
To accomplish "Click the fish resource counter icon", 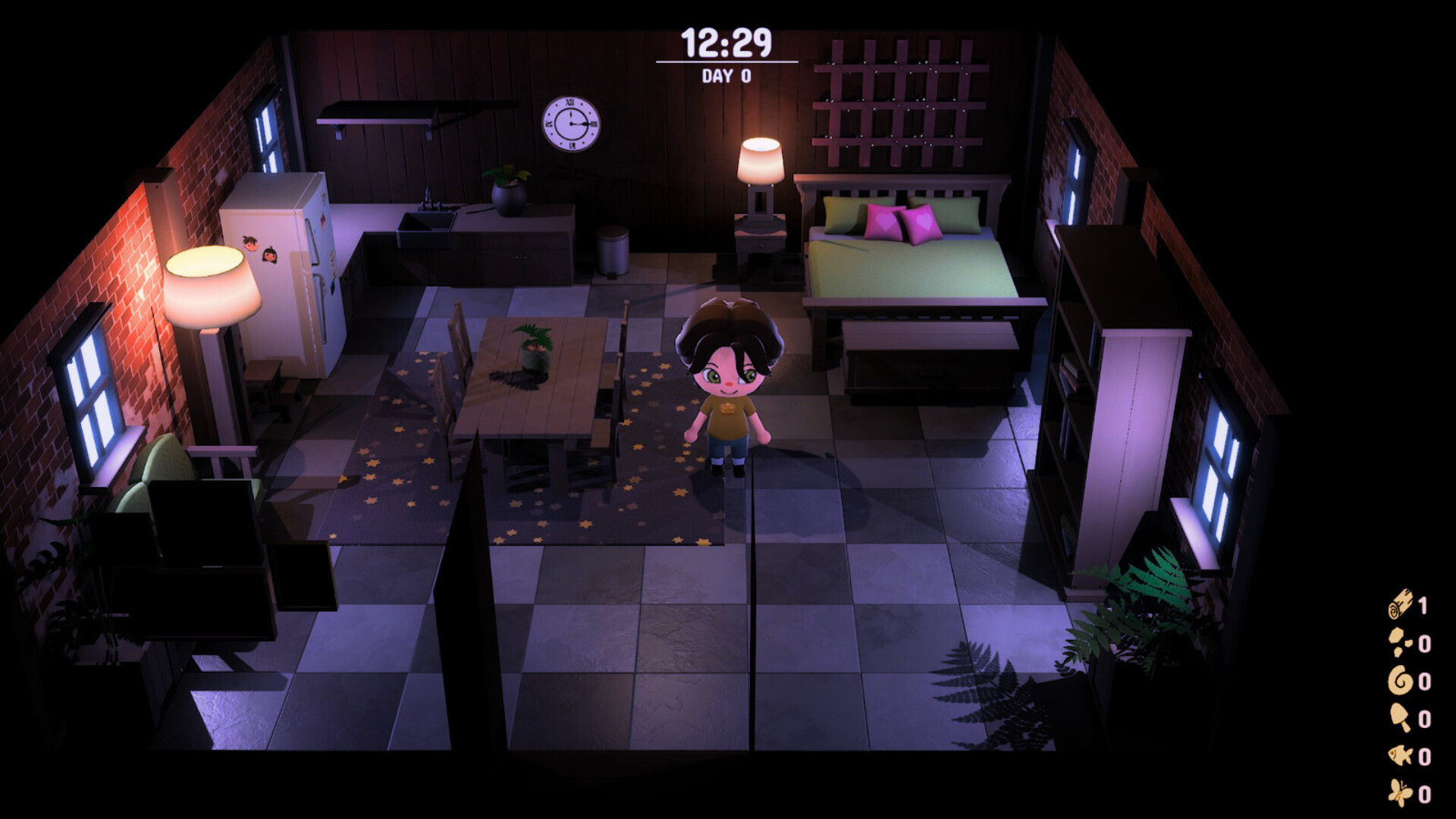I will tap(1399, 754).
